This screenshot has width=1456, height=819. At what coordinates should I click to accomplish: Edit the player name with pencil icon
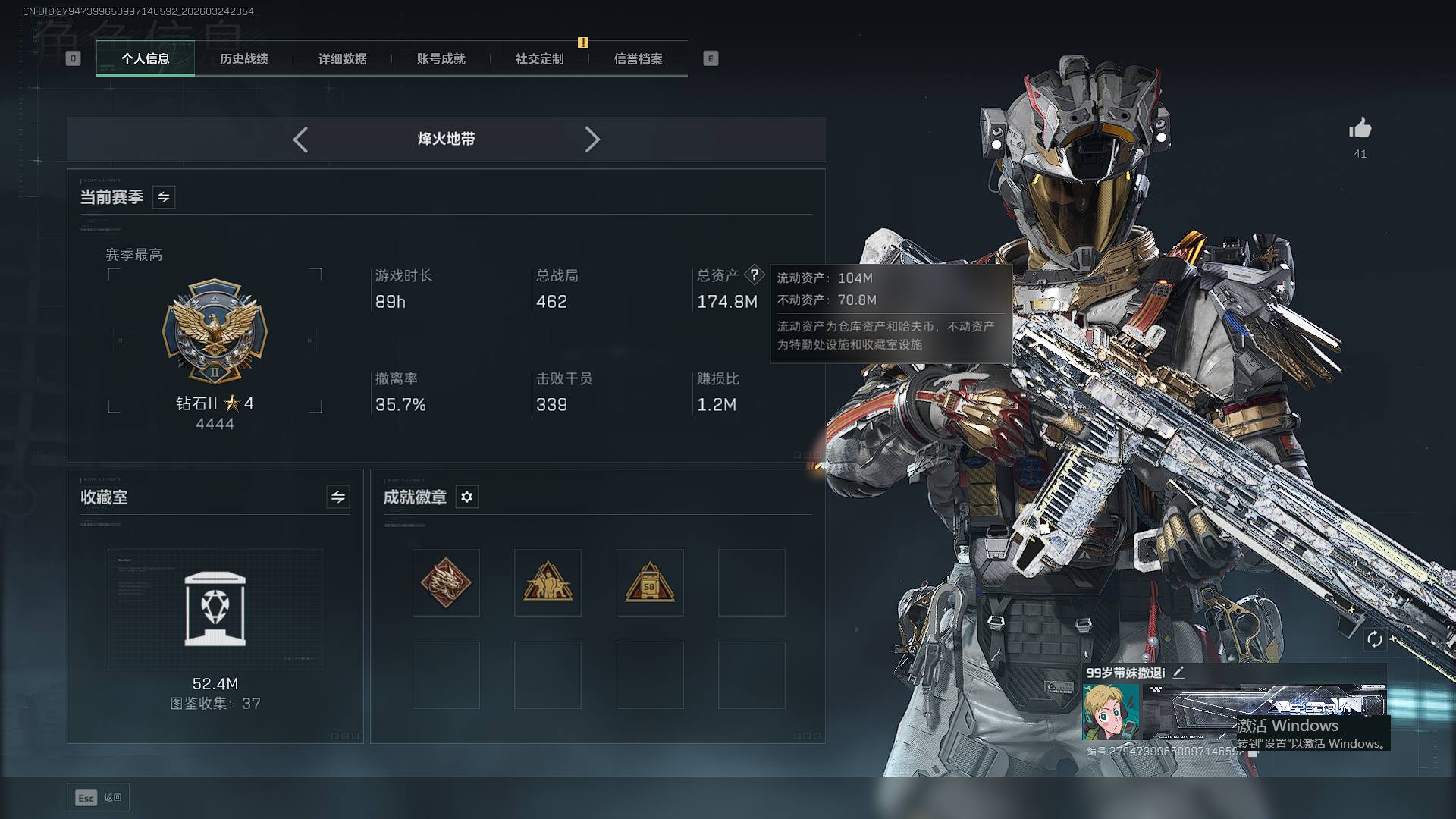(1178, 672)
